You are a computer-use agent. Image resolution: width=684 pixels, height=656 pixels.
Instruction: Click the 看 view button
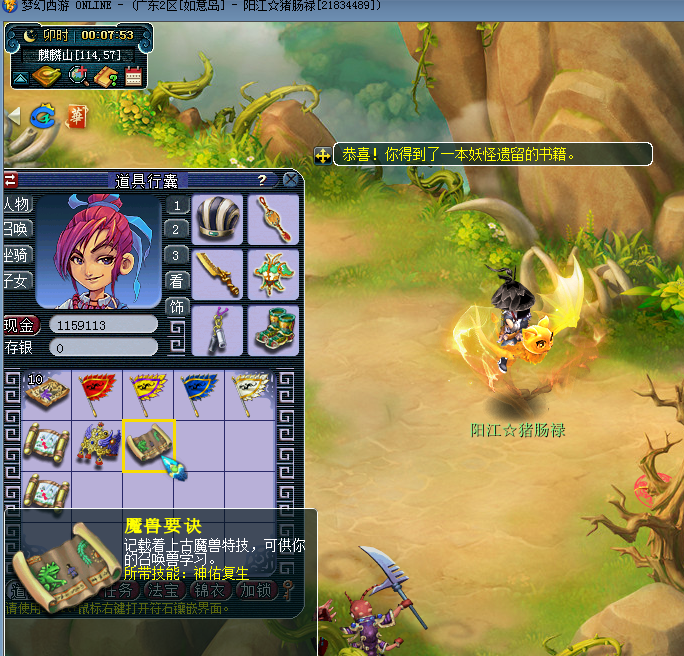point(176,281)
